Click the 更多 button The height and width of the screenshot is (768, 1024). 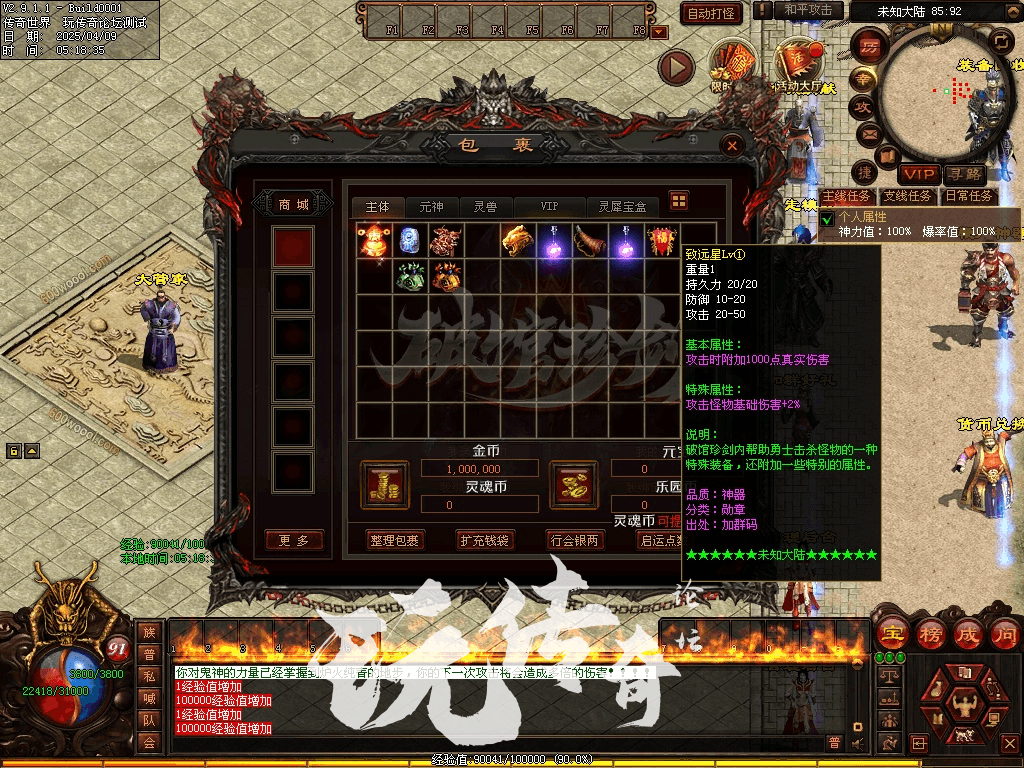tap(294, 540)
